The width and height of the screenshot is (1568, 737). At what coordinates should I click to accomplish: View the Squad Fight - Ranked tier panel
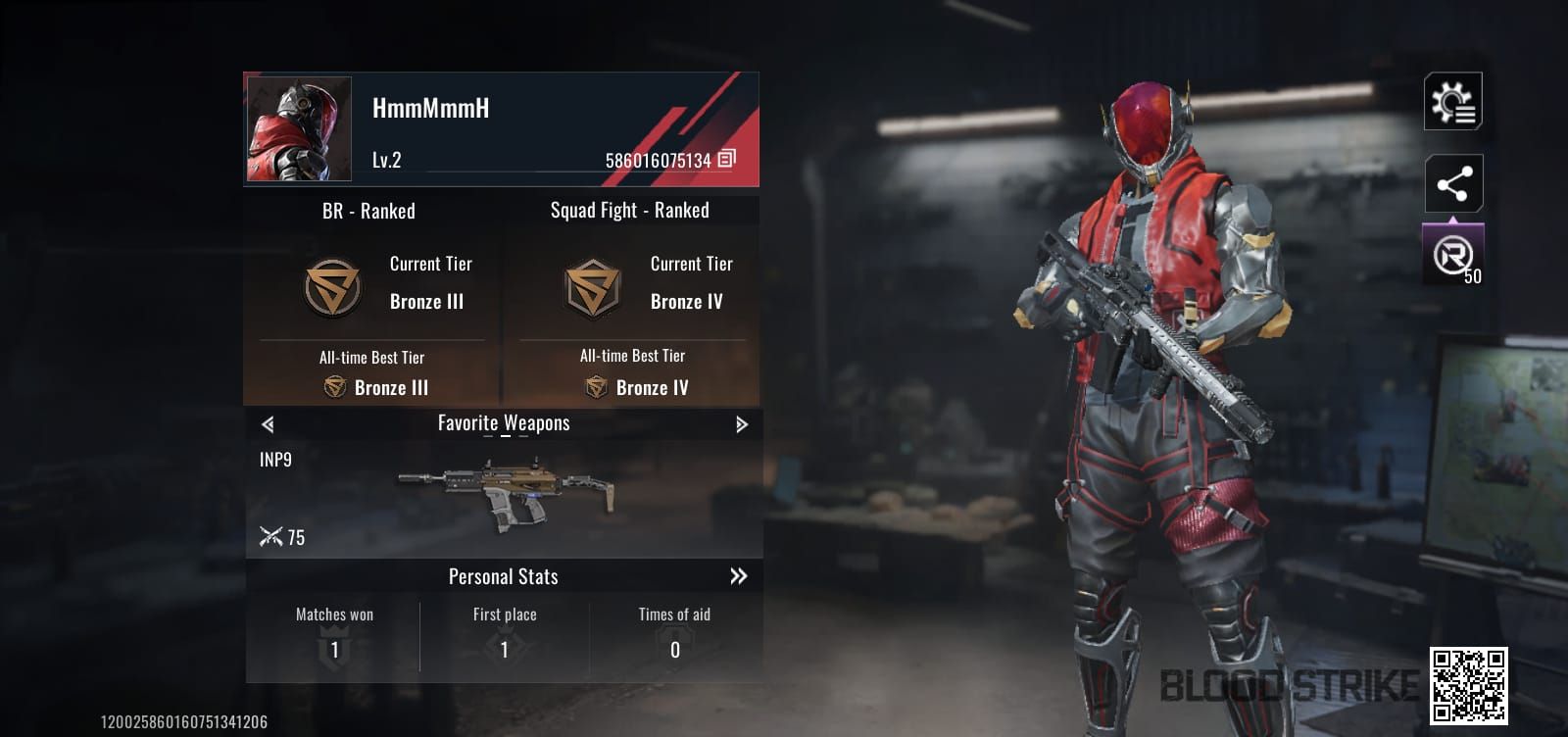[632, 299]
